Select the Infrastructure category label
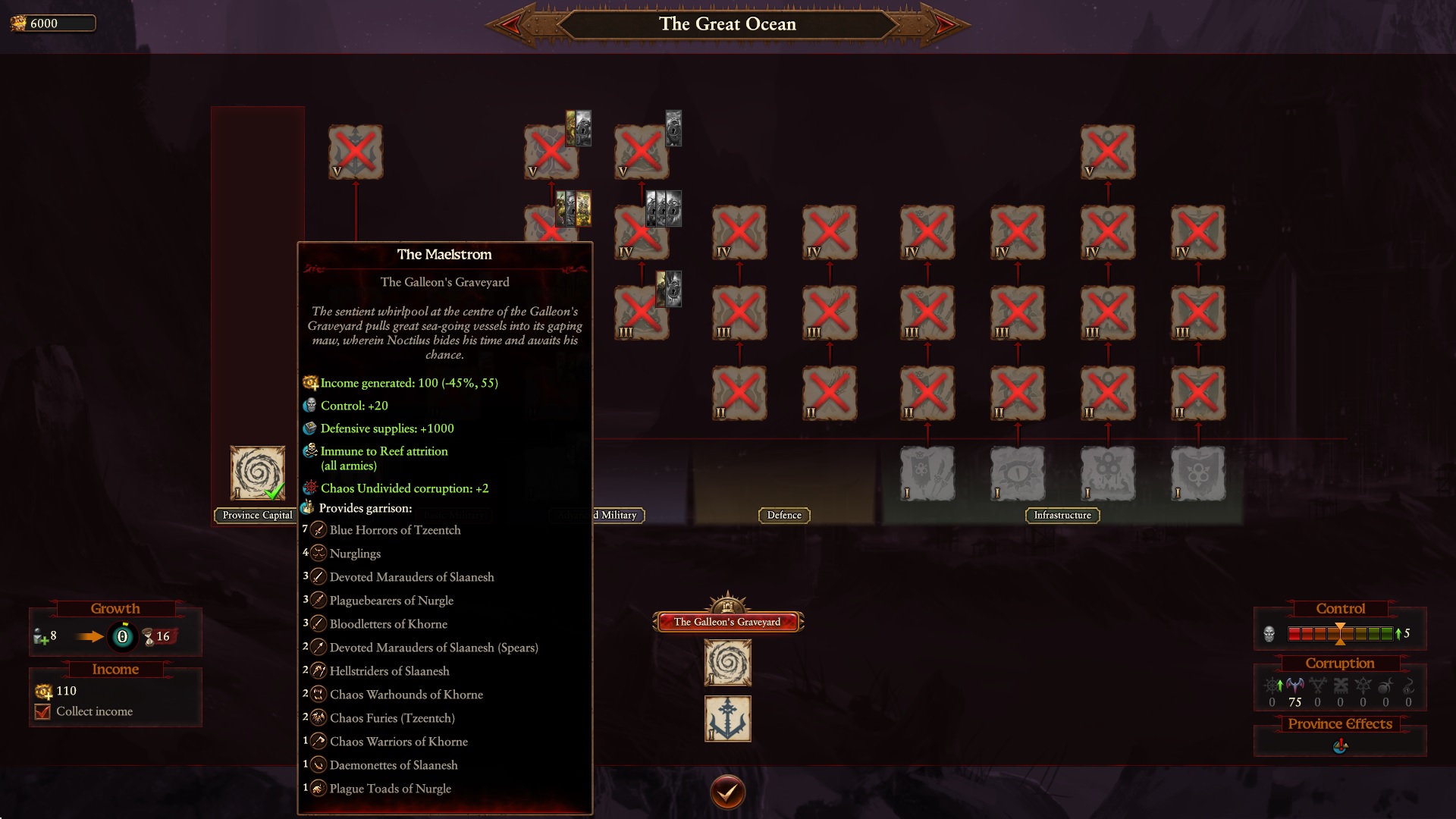Image resolution: width=1456 pixels, height=819 pixels. coord(1062,515)
